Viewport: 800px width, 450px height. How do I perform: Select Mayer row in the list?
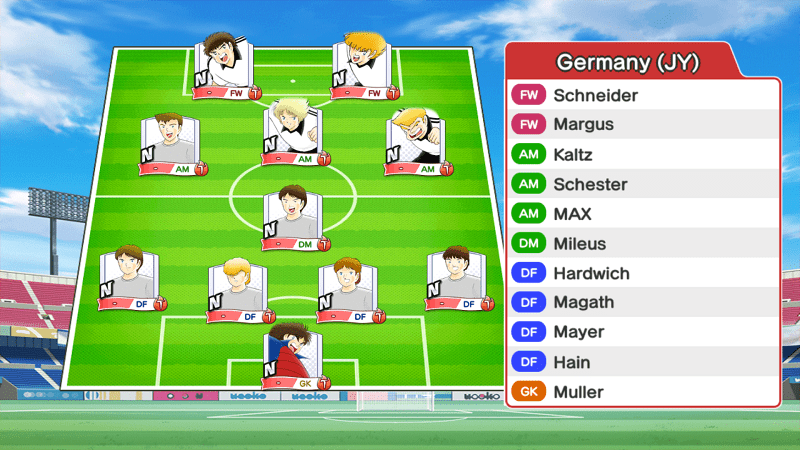tap(642, 332)
